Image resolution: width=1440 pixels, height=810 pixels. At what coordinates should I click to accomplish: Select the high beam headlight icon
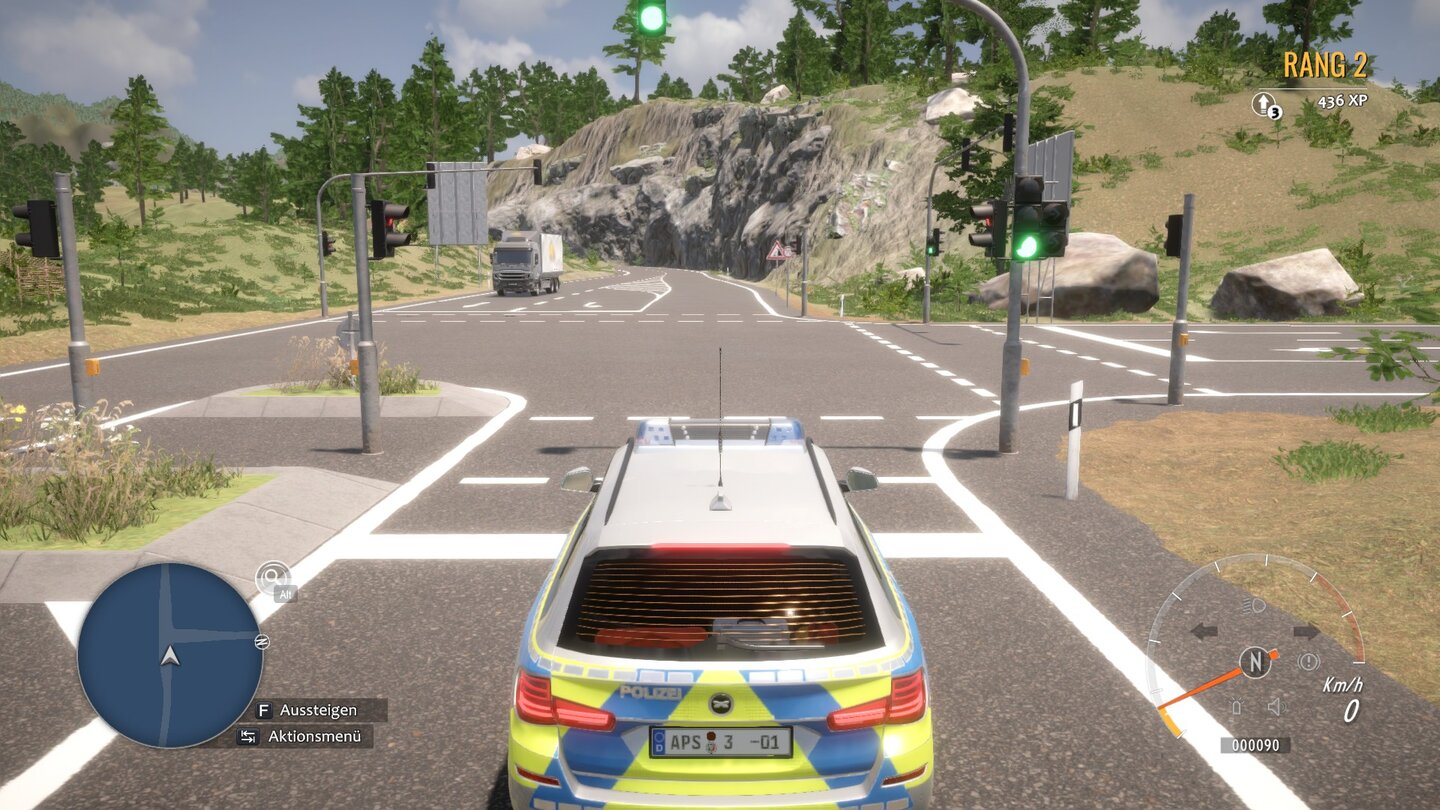[1253, 604]
